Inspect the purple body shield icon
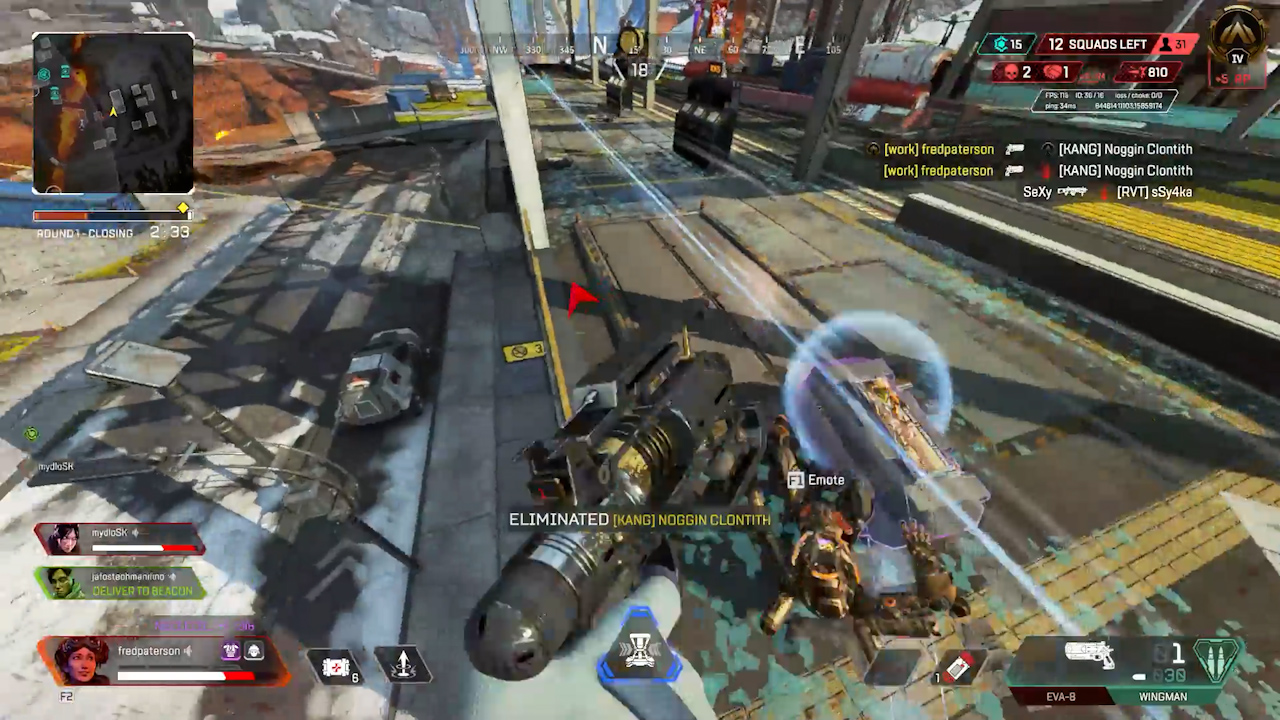 (230, 651)
